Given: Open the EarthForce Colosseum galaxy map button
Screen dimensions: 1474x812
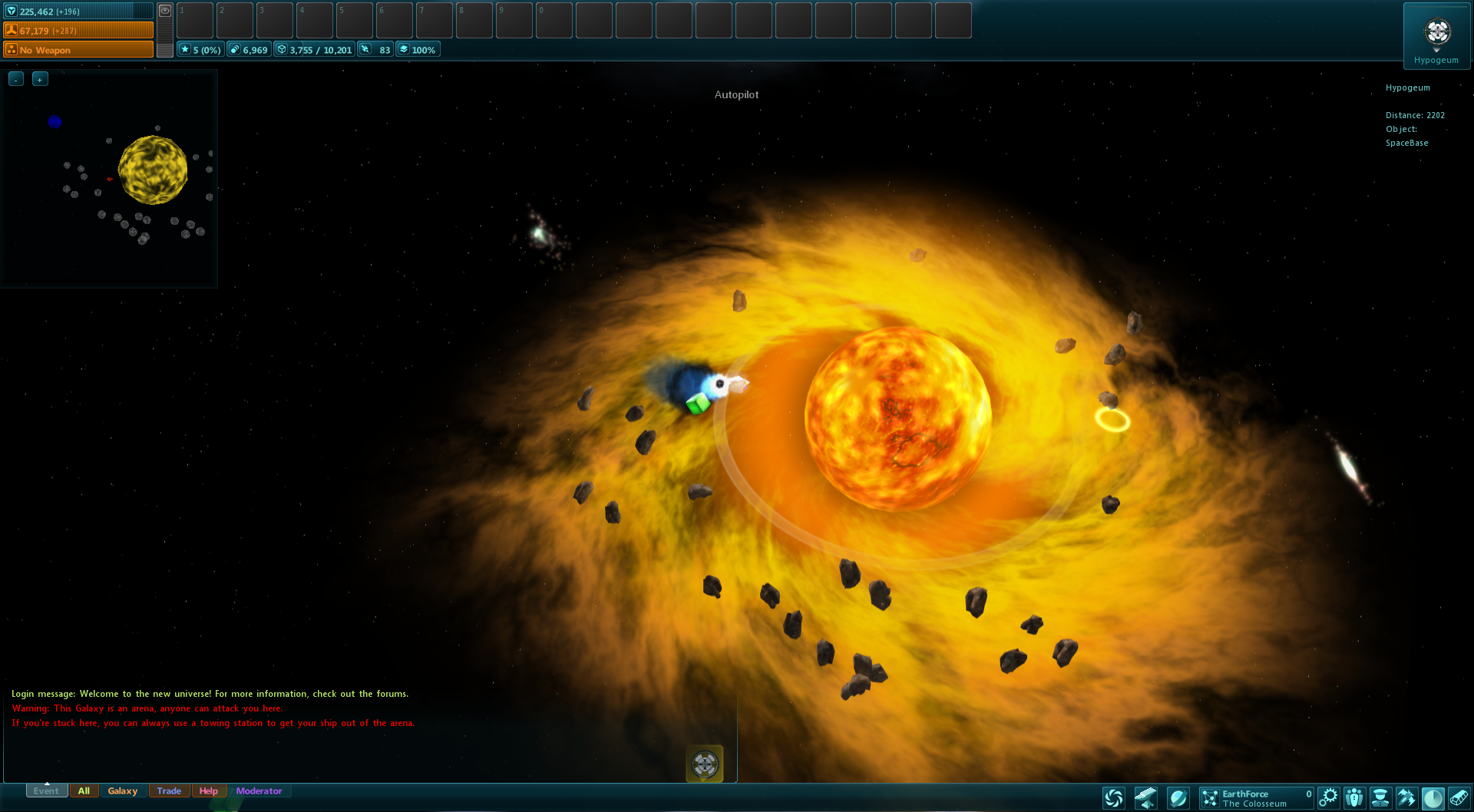Looking at the screenshot, I should click(x=1256, y=798).
